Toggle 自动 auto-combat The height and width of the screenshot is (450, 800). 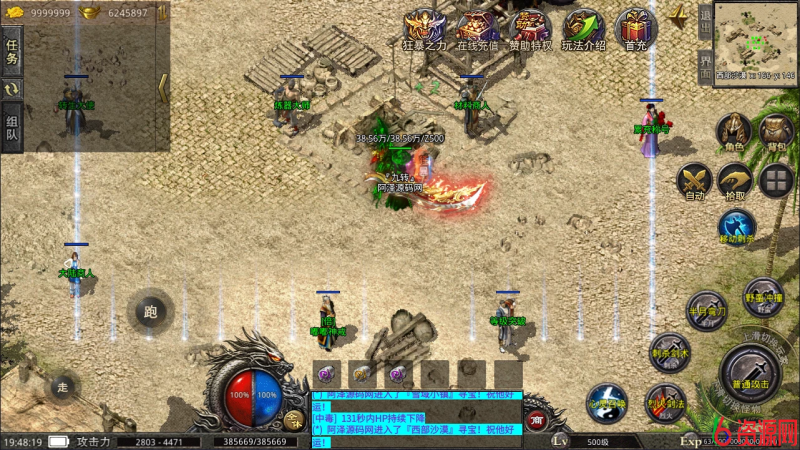(x=694, y=181)
